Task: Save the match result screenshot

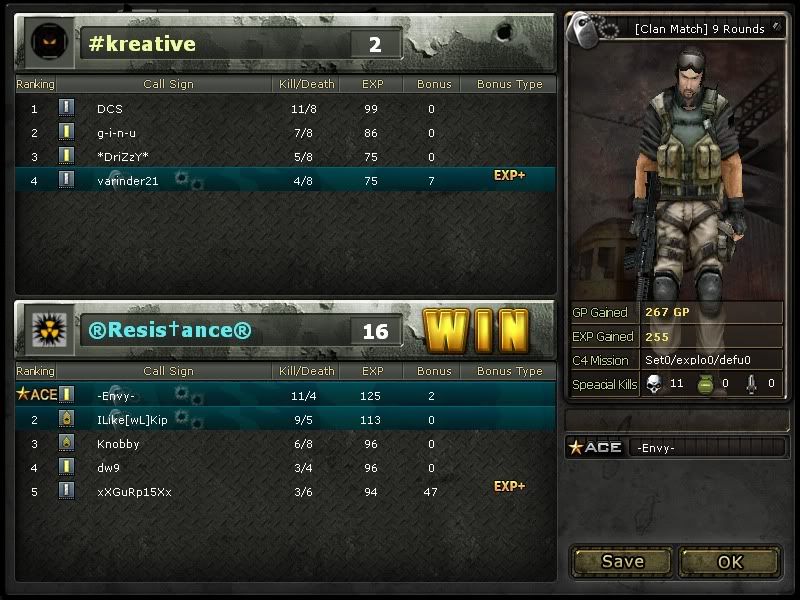Action: click(x=622, y=561)
